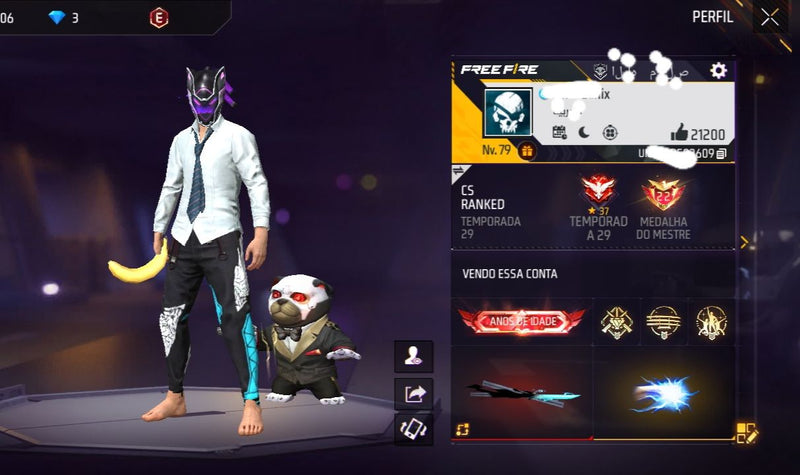
Task: Share the profile with the arrow button
Action: [413, 393]
